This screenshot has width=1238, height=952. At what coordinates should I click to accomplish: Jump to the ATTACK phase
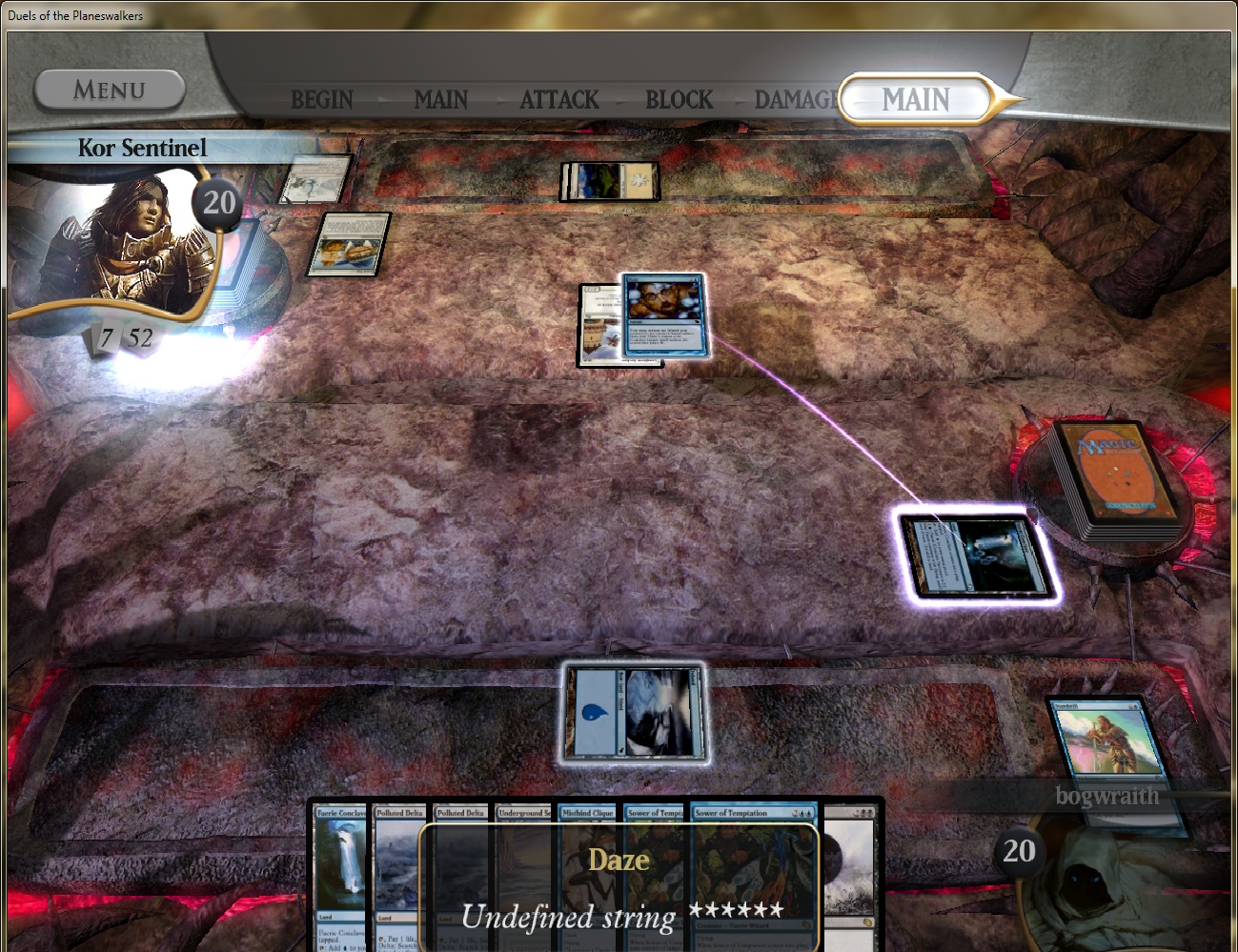click(559, 99)
